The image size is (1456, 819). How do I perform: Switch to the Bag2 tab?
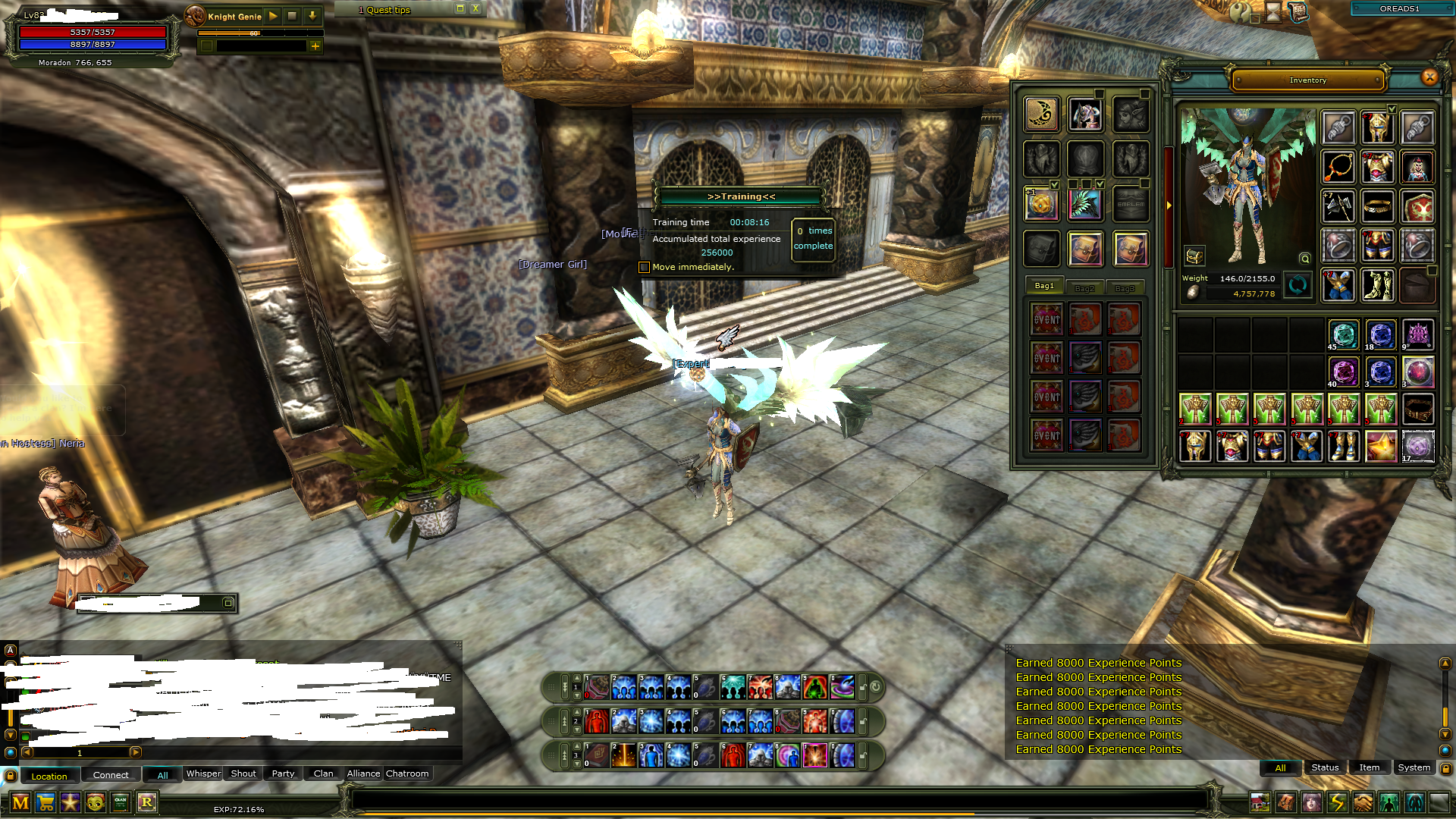pos(1084,288)
